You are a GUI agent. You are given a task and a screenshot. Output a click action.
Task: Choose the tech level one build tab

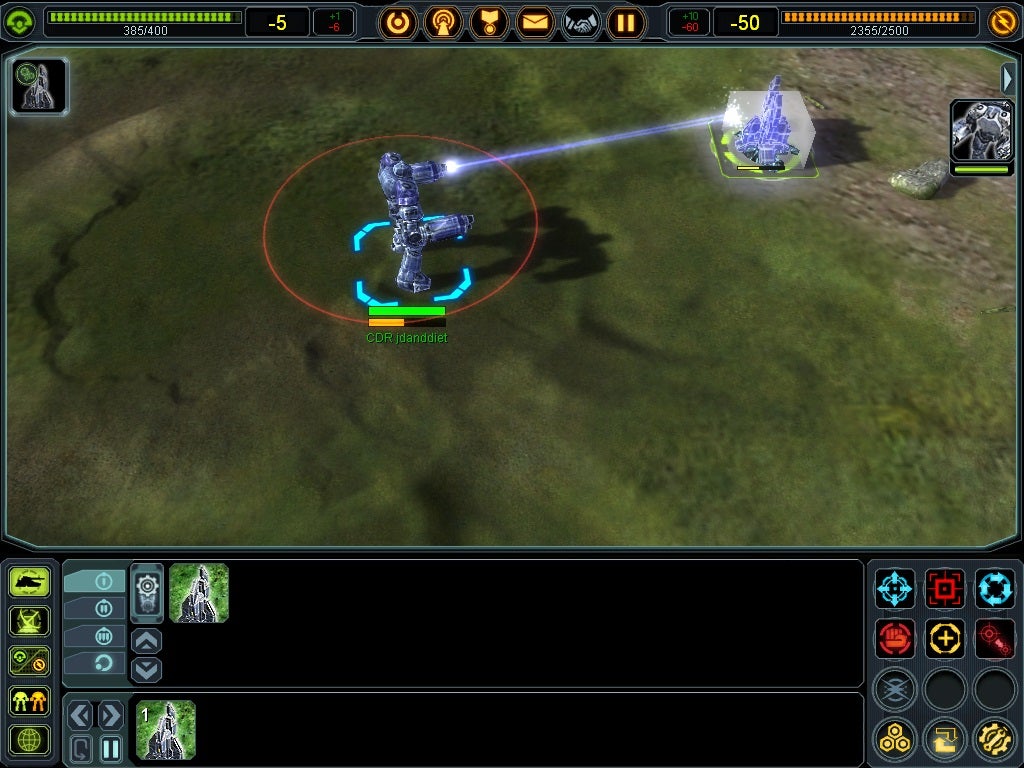coord(95,581)
